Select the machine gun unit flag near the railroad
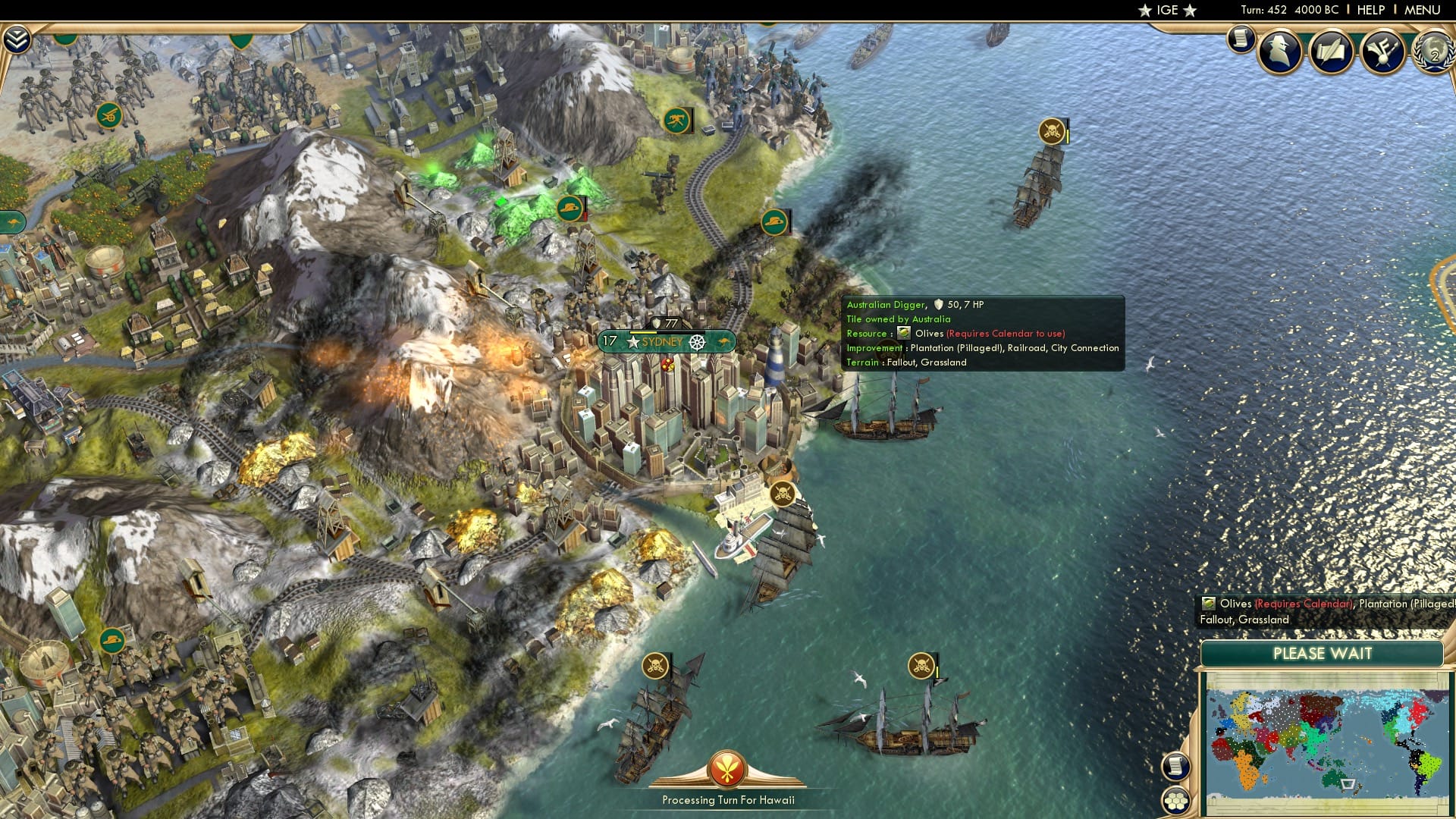Image resolution: width=1456 pixels, height=819 pixels. 678,121
